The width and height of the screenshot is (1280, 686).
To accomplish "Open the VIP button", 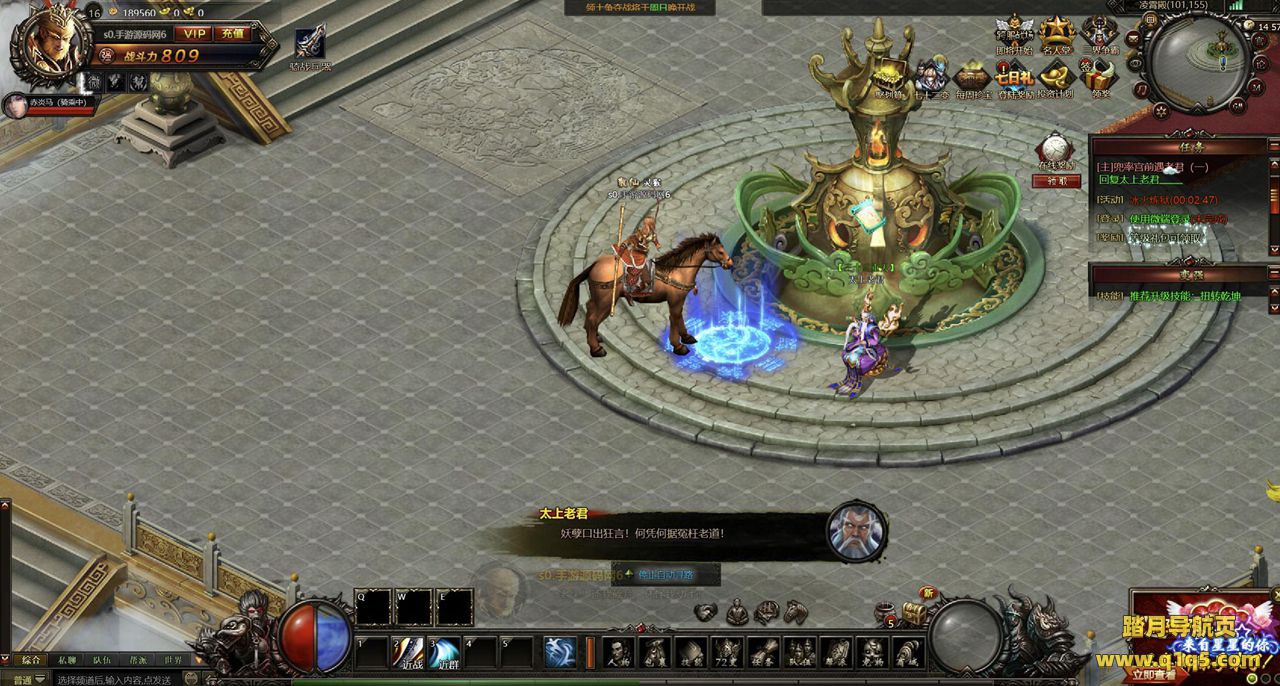I will 194,33.
